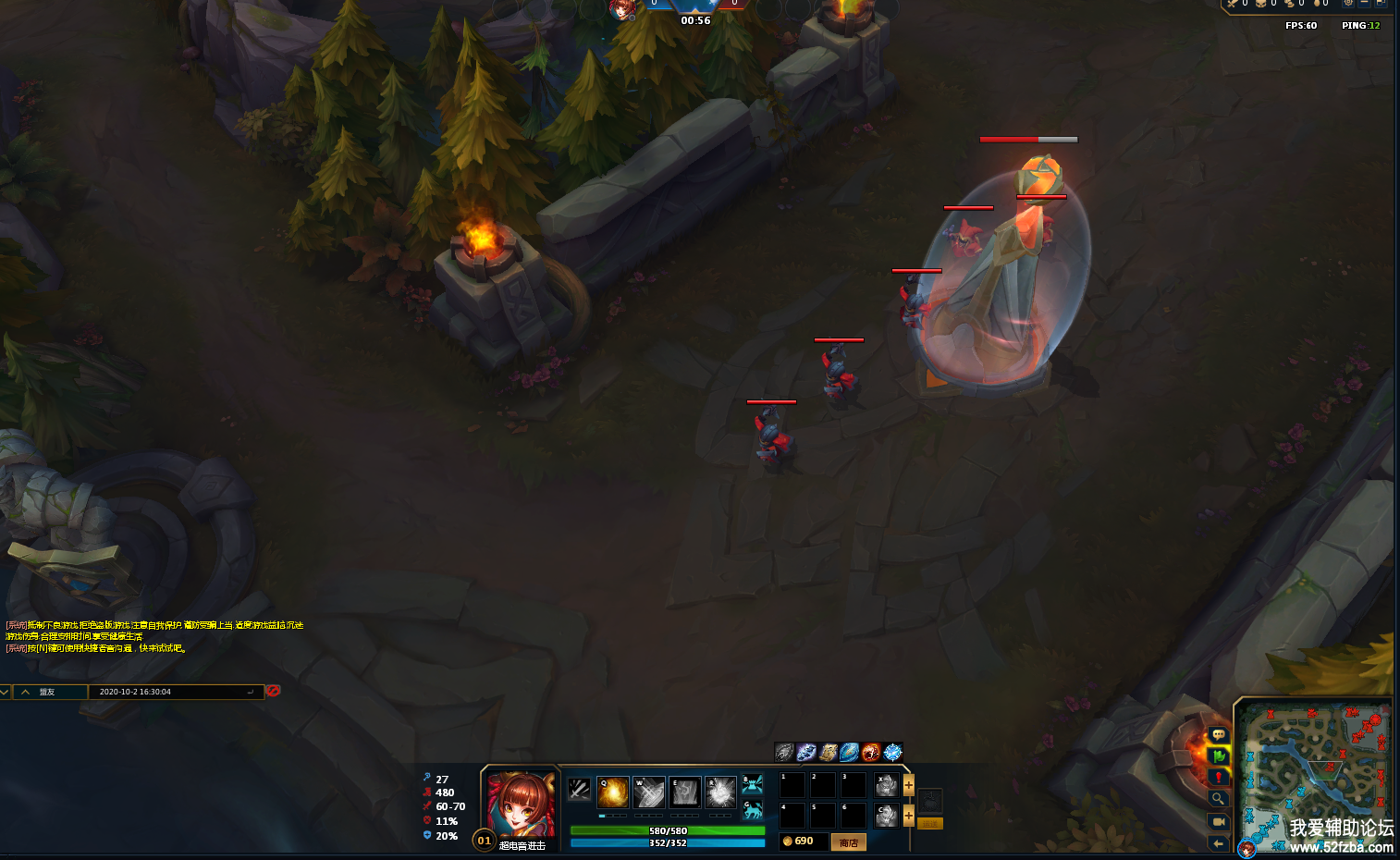
Task: Open the shop with the 商店 button
Action: point(849,842)
